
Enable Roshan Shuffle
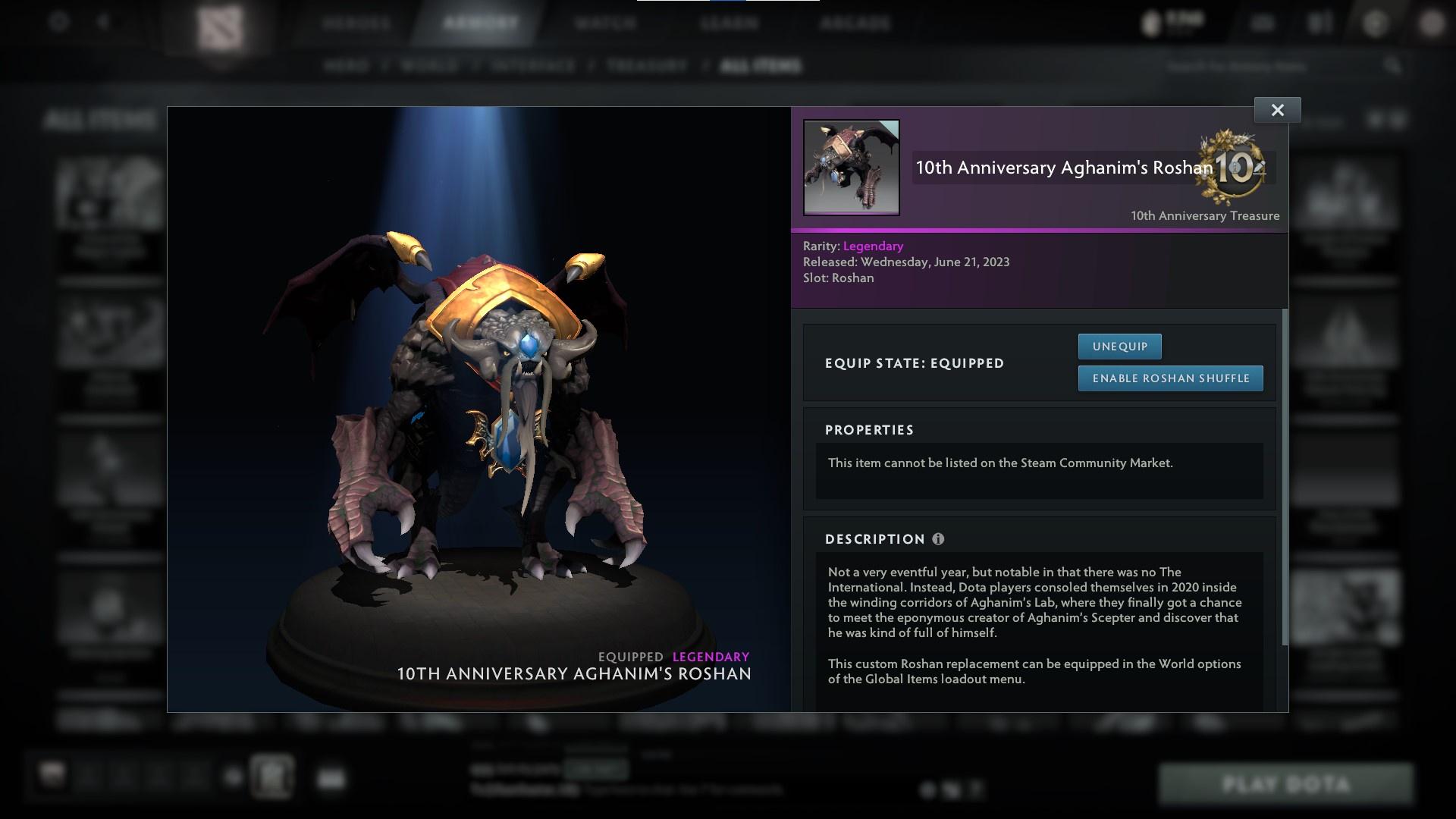1170,378
